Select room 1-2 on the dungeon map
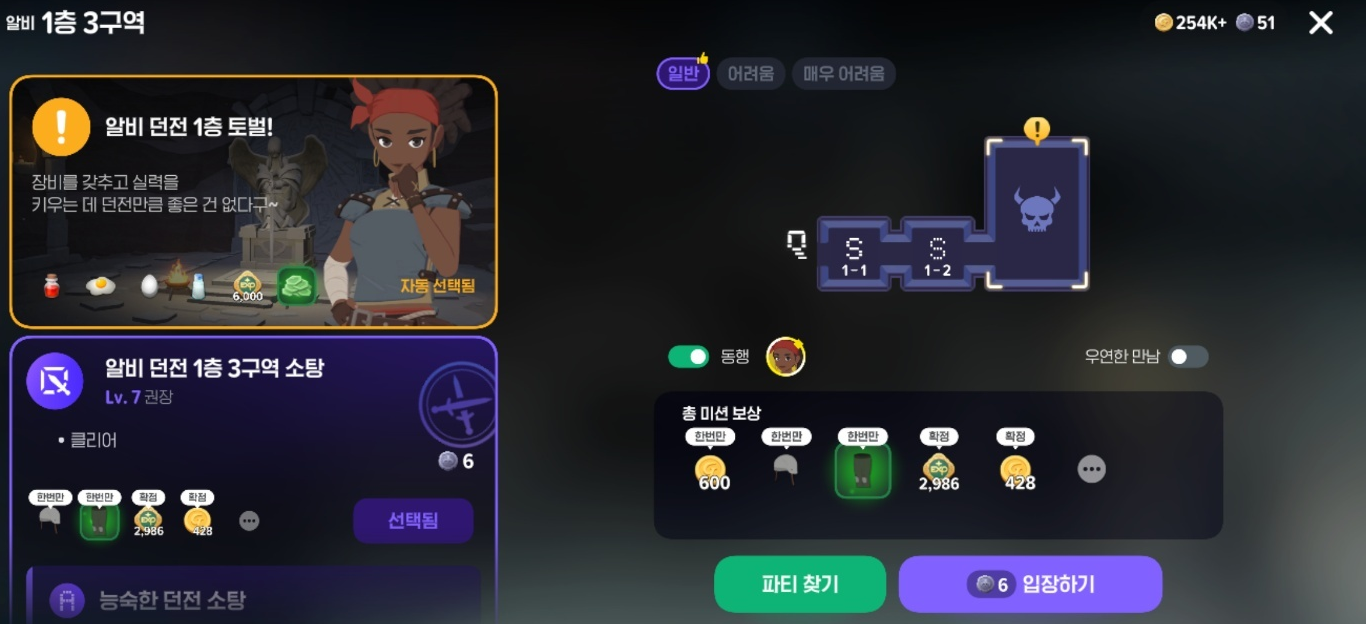Image resolution: width=1366 pixels, height=624 pixels. 937,255
